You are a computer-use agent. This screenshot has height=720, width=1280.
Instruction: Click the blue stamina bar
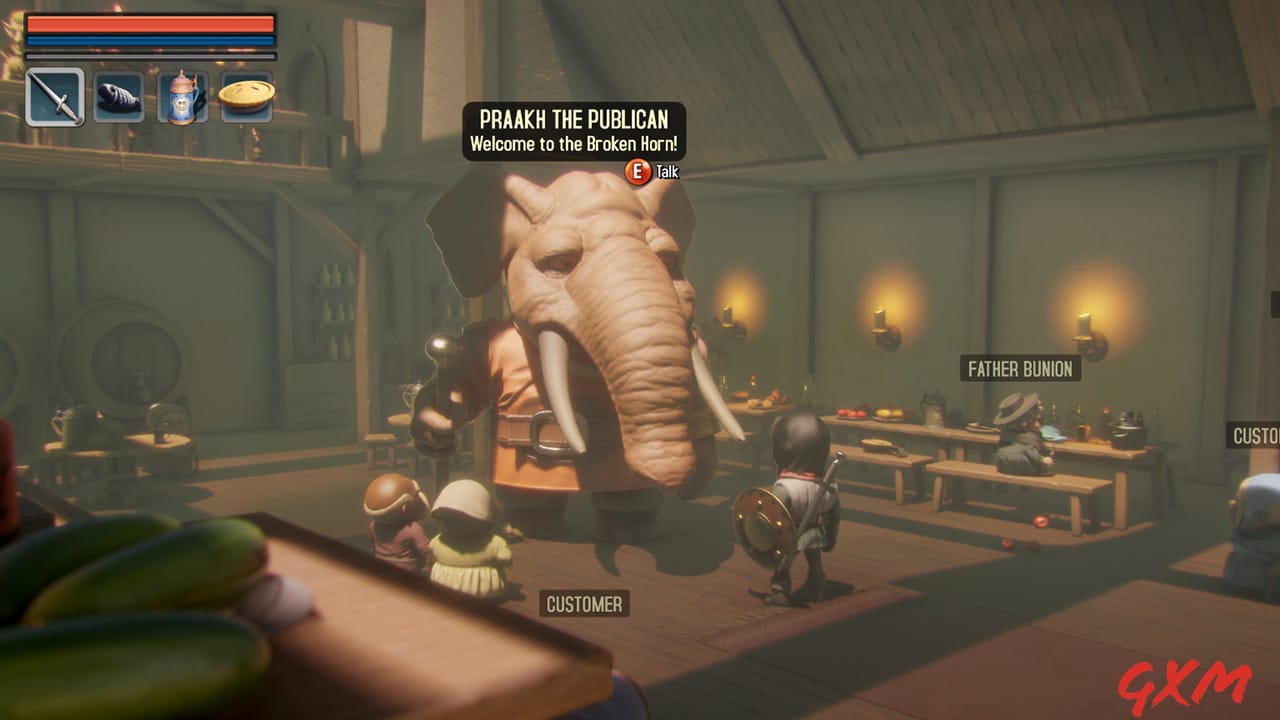coord(150,40)
